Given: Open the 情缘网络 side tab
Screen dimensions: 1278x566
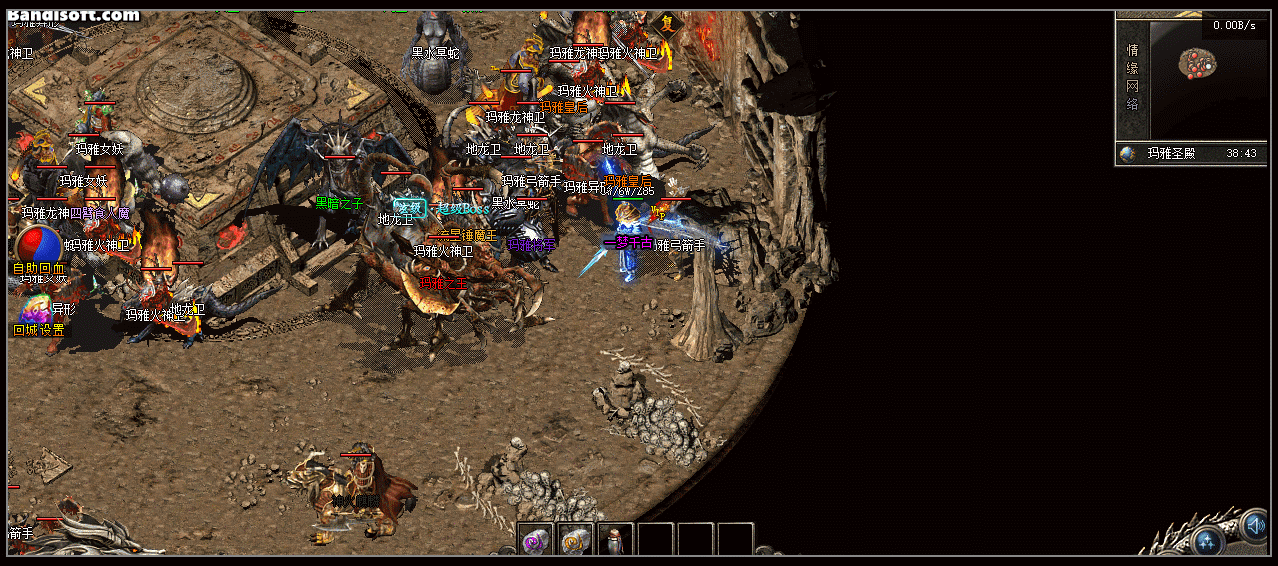Looking at the screenshot, I should pyautogui.click(x=1132, y=77).
